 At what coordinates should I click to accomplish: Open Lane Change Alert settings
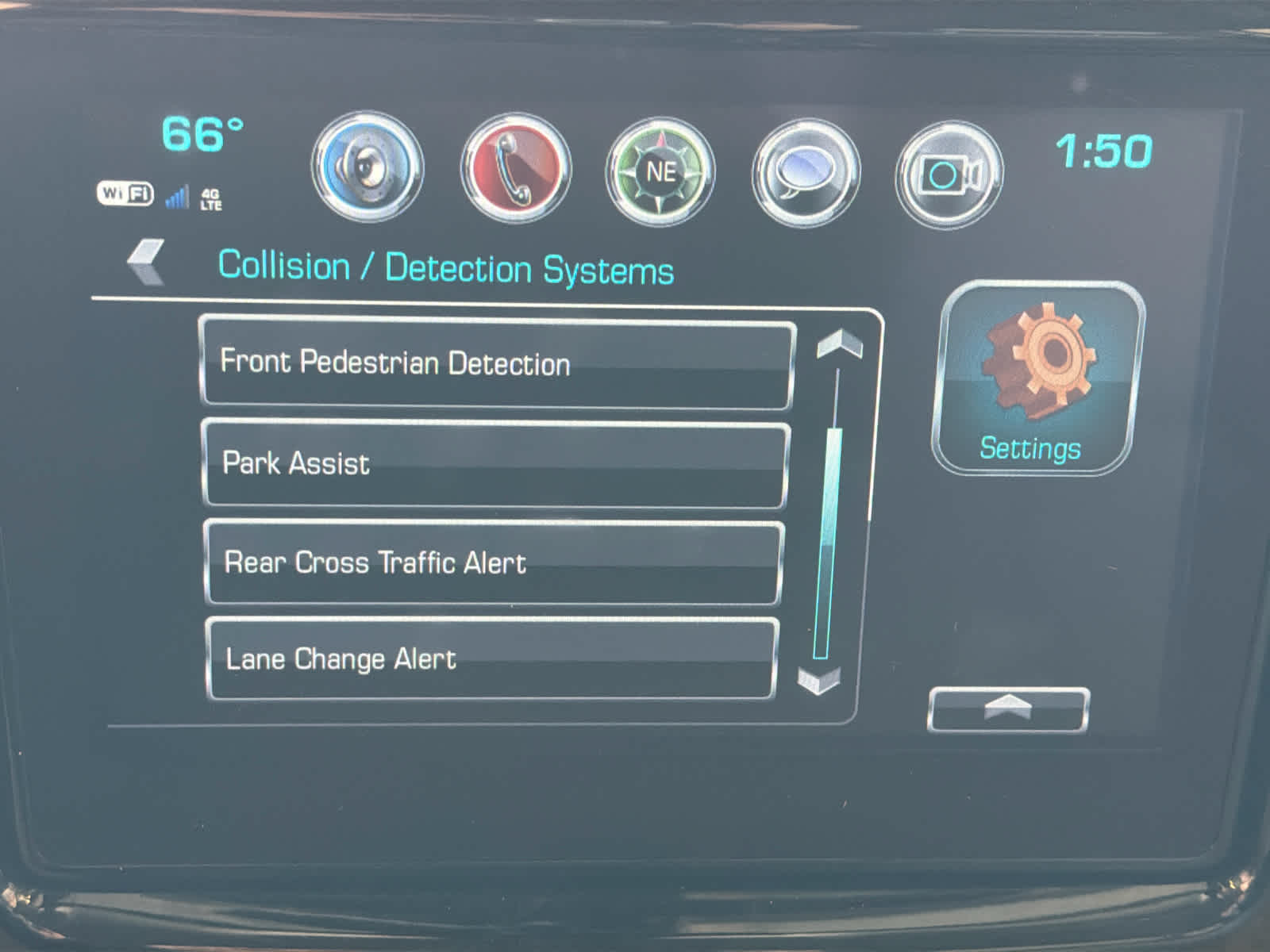(x=490, y=658)
